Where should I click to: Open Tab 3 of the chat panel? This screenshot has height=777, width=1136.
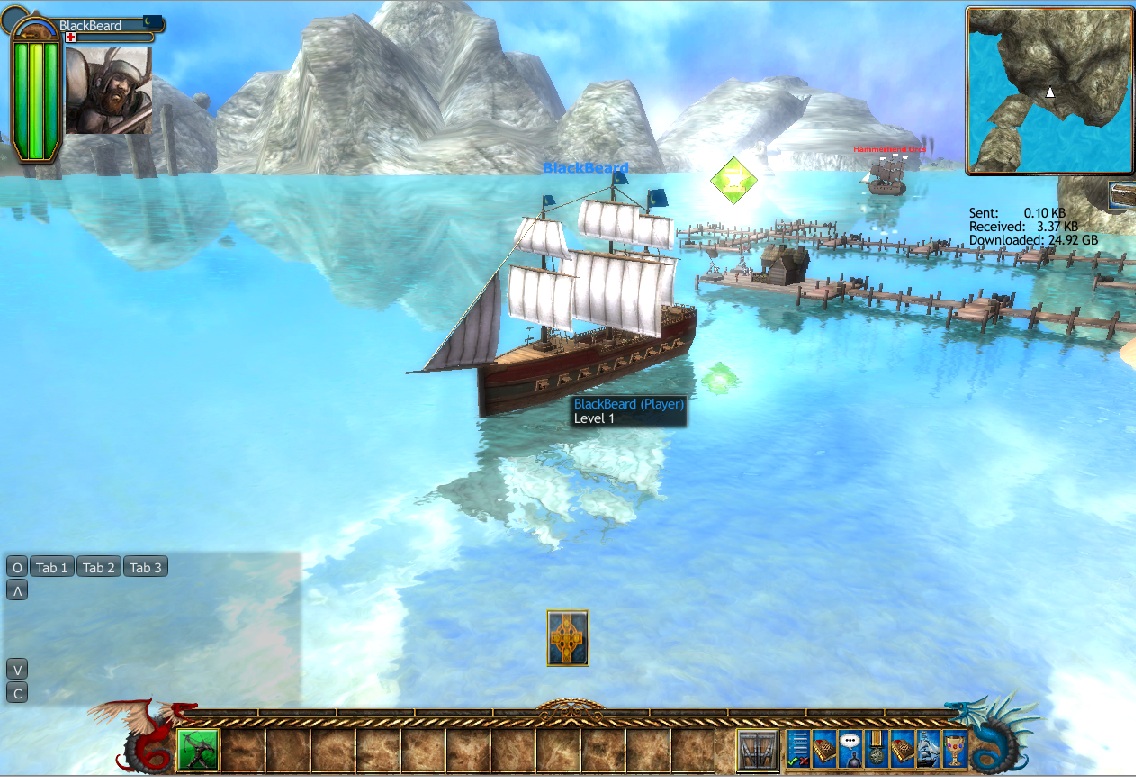coord(145,567)
